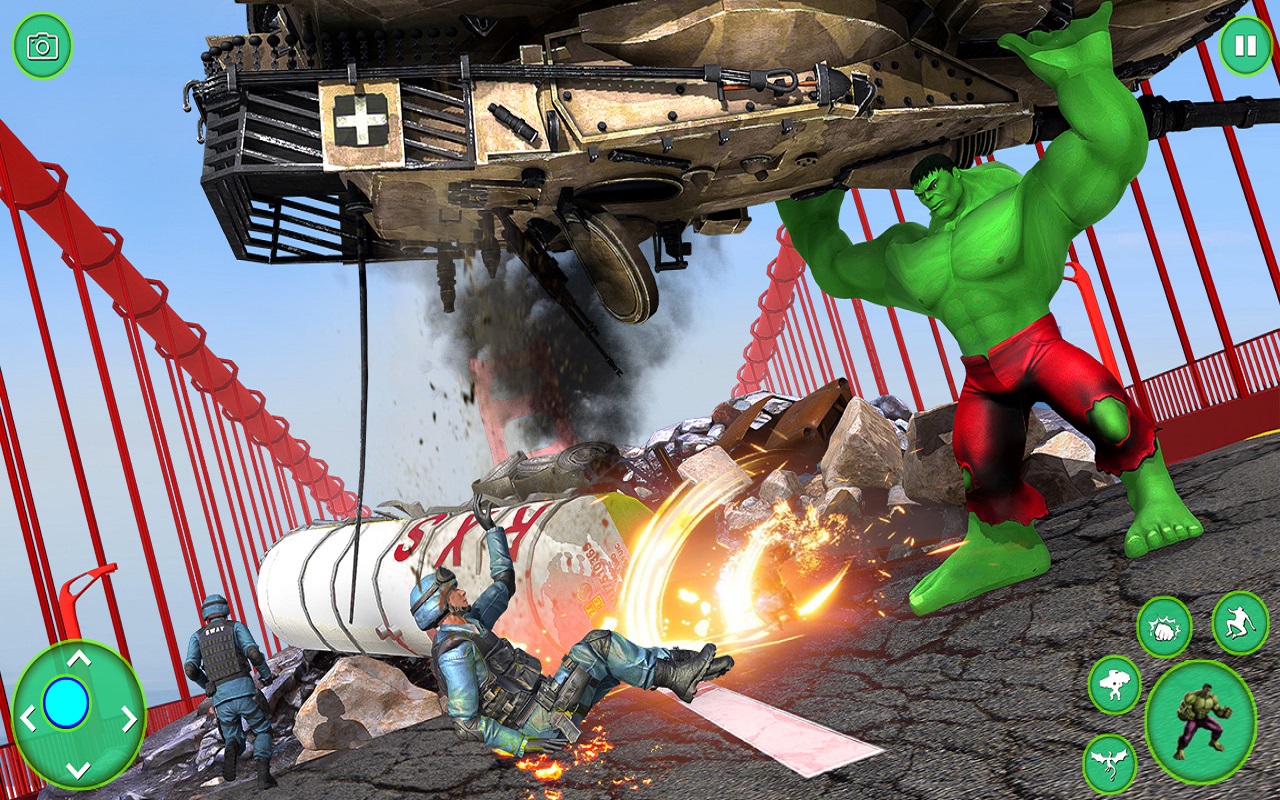Trigger the dragon transformation icon
The width and height of the screenshot is (1280, 800).
[x=1110, y=762]
